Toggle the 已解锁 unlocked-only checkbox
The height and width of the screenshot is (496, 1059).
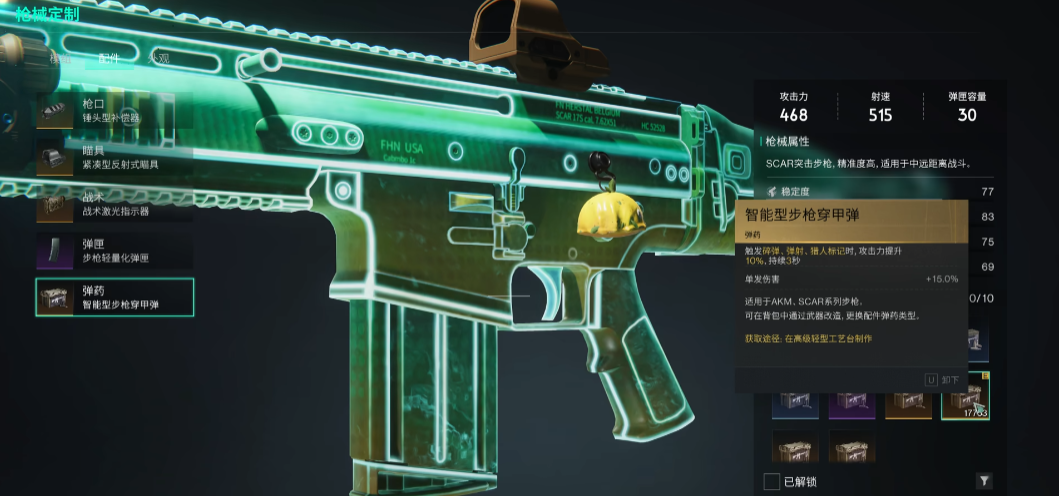(771, 481)
